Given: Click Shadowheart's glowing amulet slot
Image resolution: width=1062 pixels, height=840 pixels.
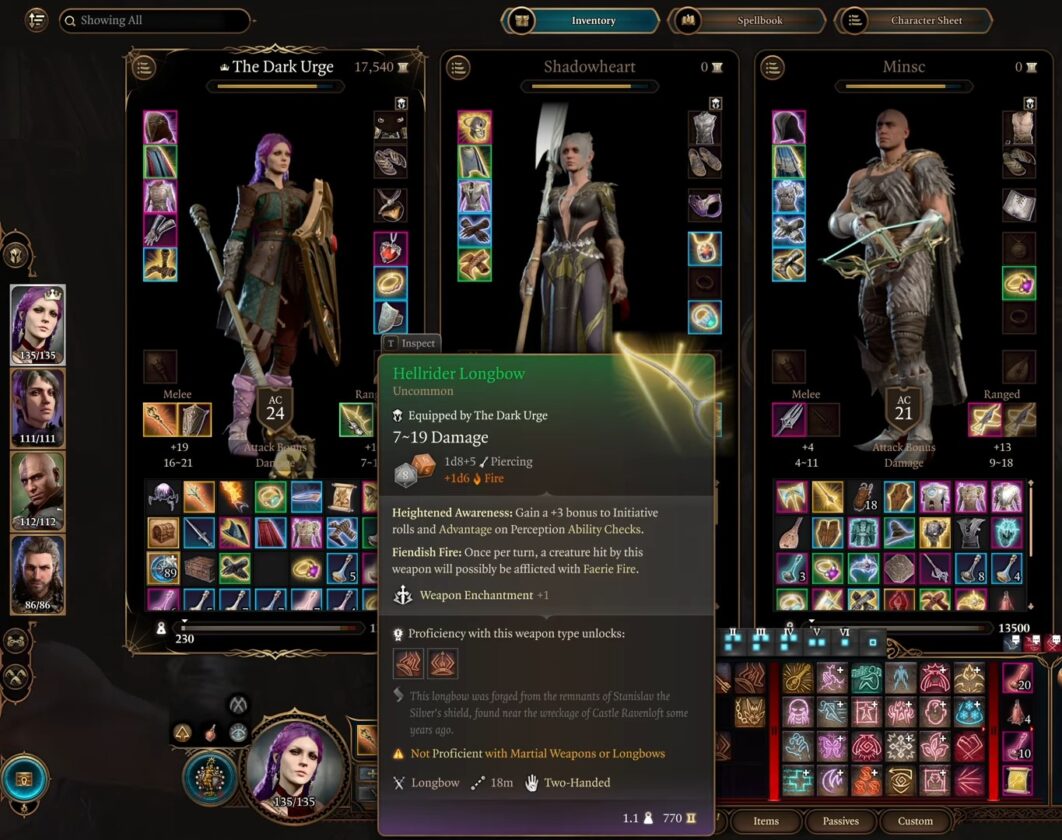Looking at the screenshot, I should (704, 248).
